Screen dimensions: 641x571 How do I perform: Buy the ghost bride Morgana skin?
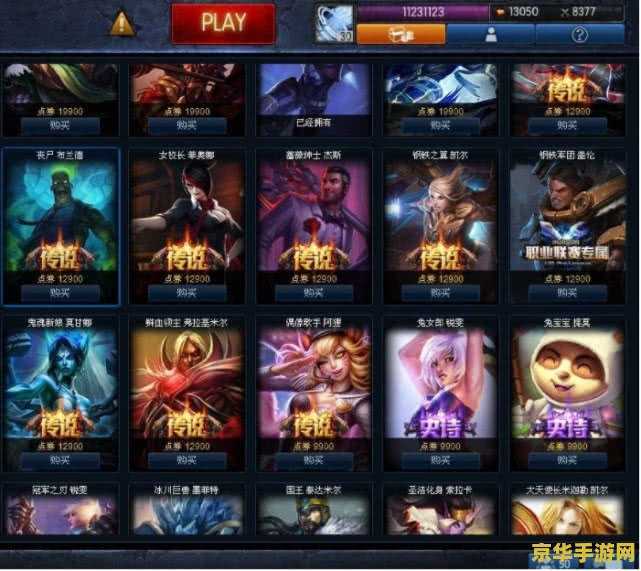(61, 461)
